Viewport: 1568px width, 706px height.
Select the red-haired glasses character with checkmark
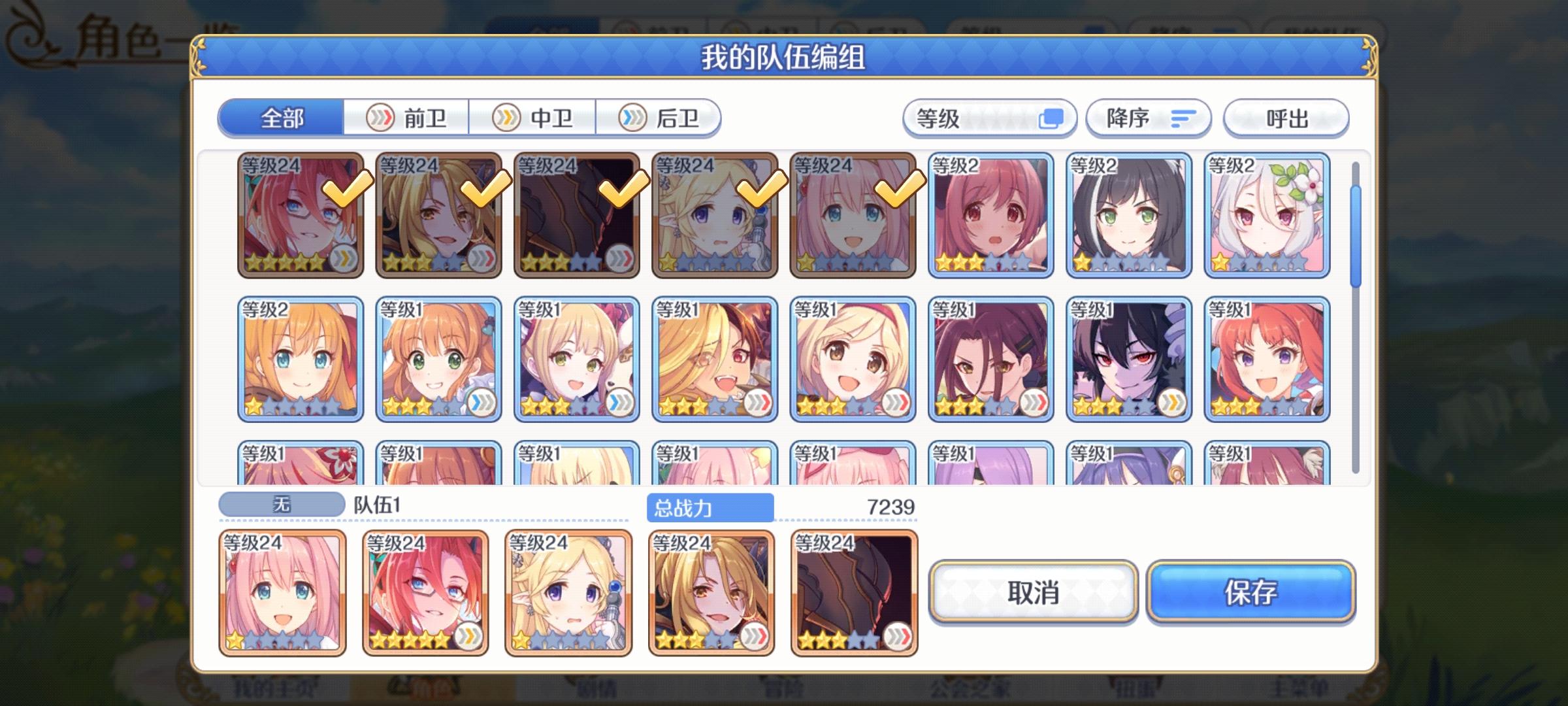[x=301, y=216]
